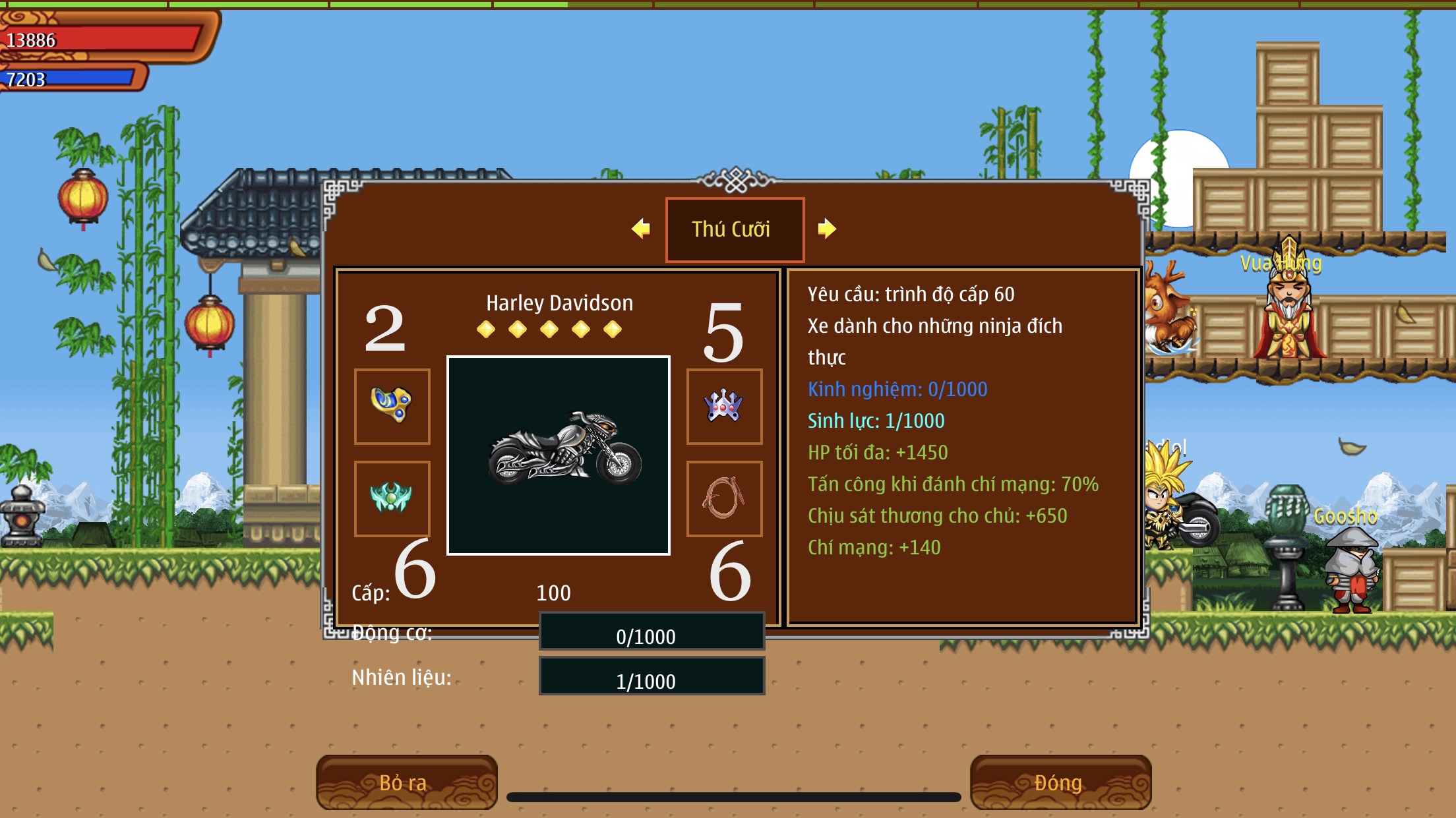
Task: Switch to the previous tab with left arrow
Action: tap(641, 229)
